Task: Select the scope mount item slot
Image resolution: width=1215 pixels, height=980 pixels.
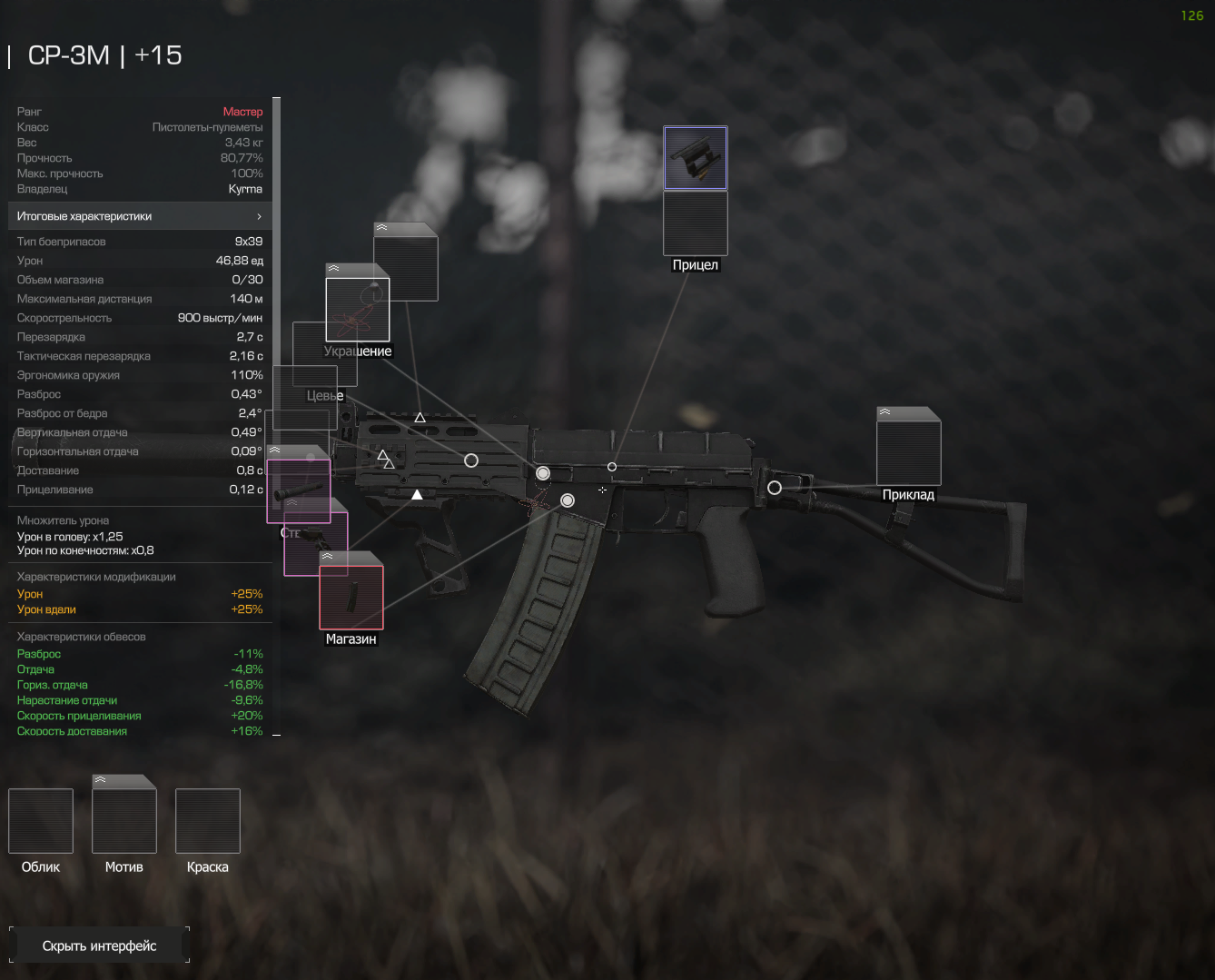Action: pos(695,158)
